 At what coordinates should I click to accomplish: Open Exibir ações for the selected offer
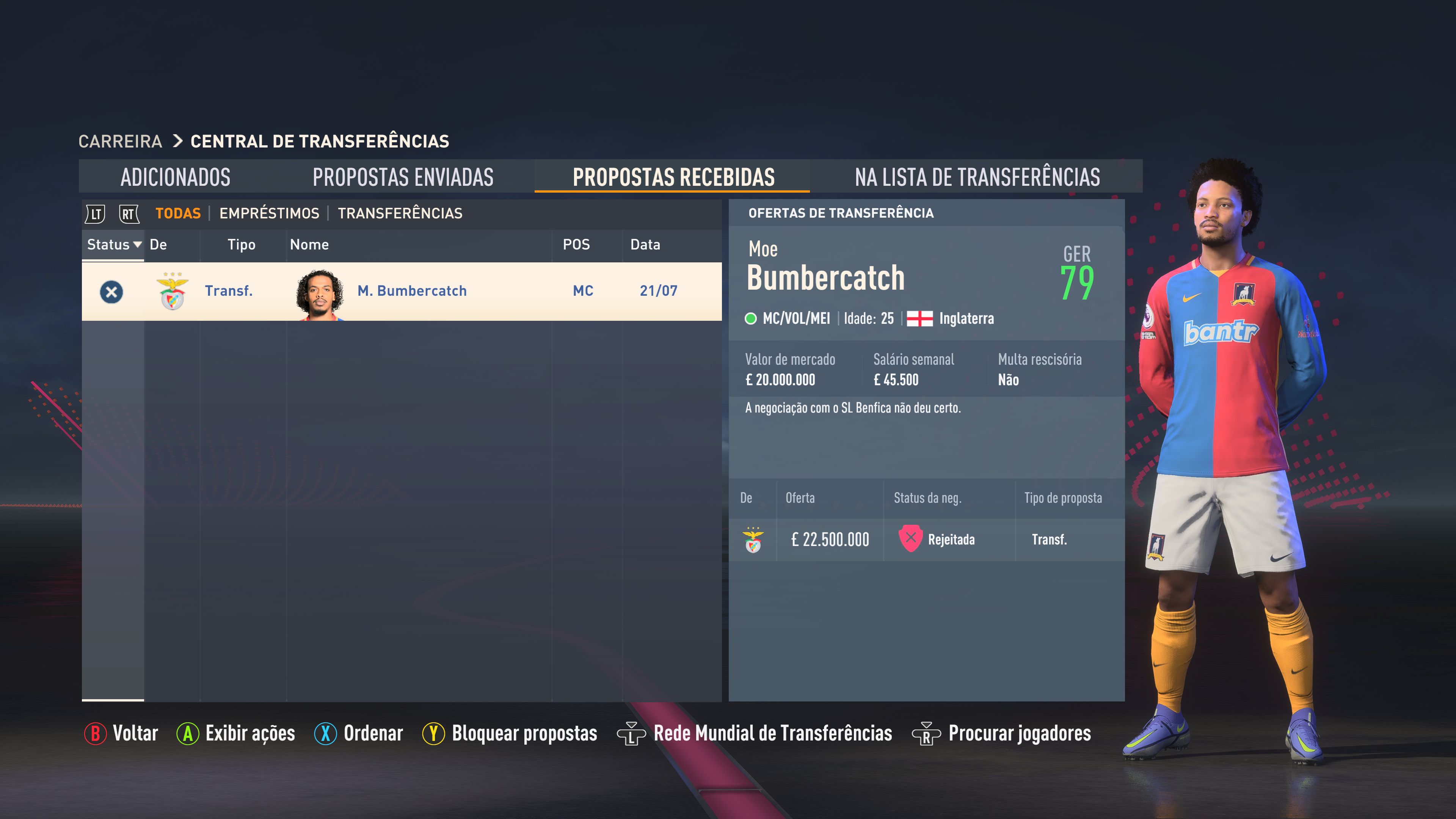coord(250,733)
